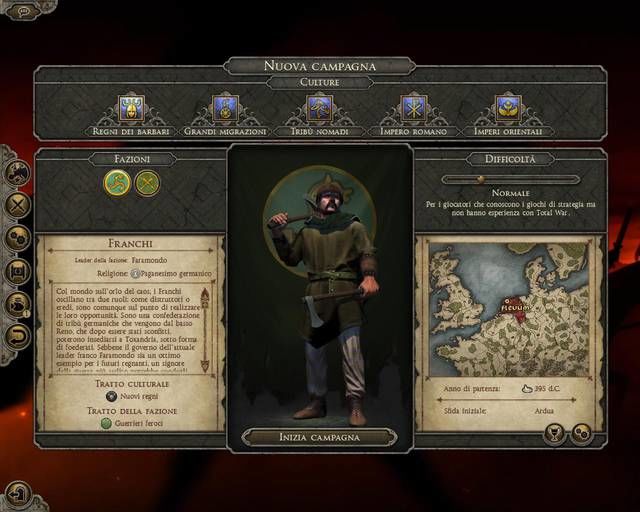This screenshot has width=640, height=512.
Task: Click the crossed swords sidebar button
Action: [x=18, y=206]
